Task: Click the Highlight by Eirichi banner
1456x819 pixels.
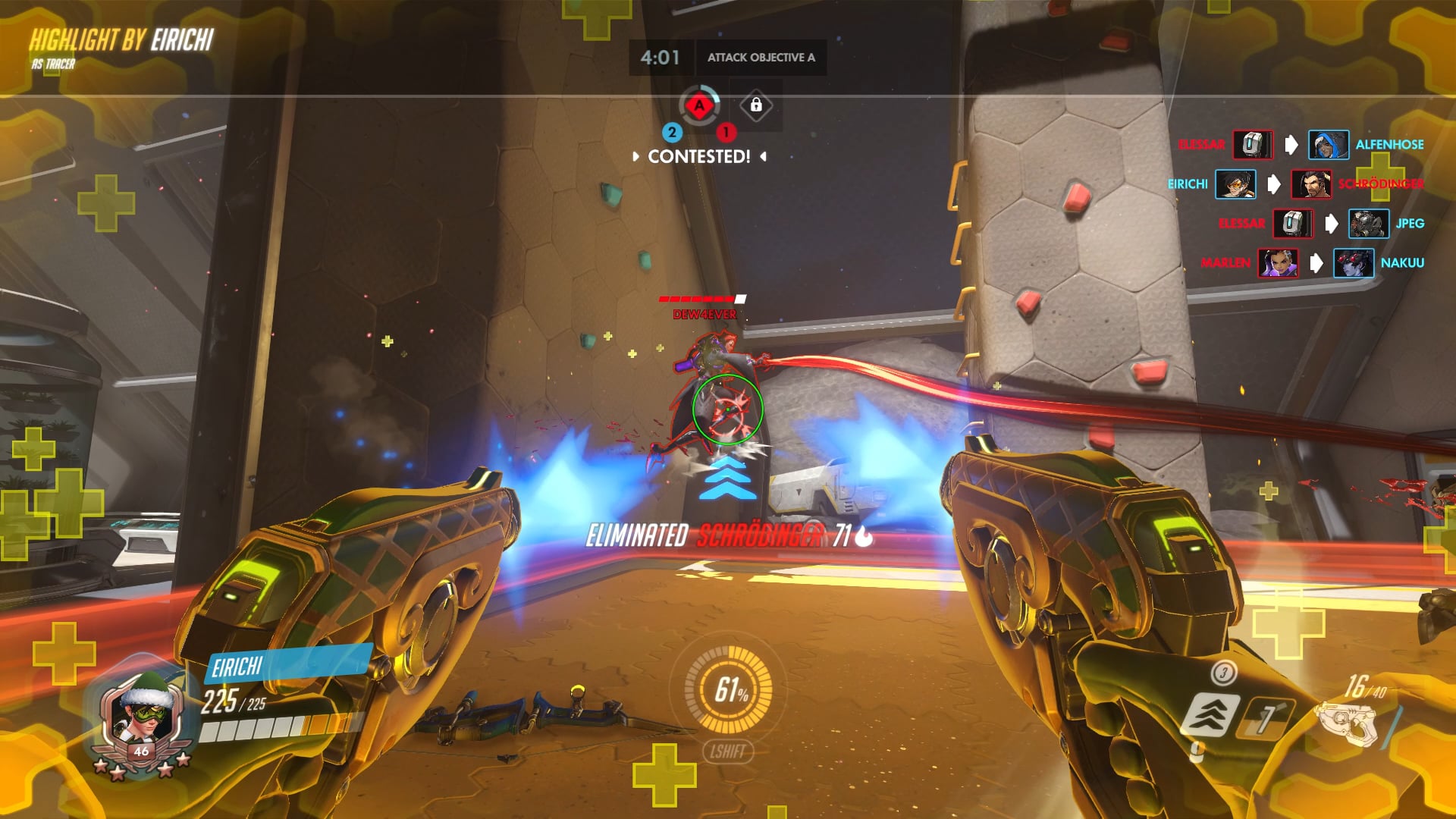Action: 121,41
